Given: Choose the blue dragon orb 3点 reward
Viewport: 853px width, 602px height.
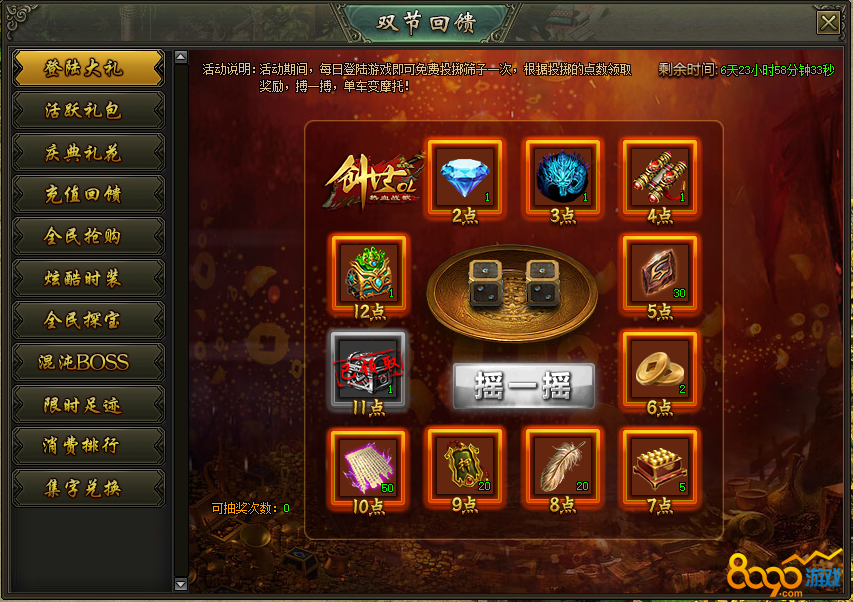Looking at the screenshot, I should 561,176.
